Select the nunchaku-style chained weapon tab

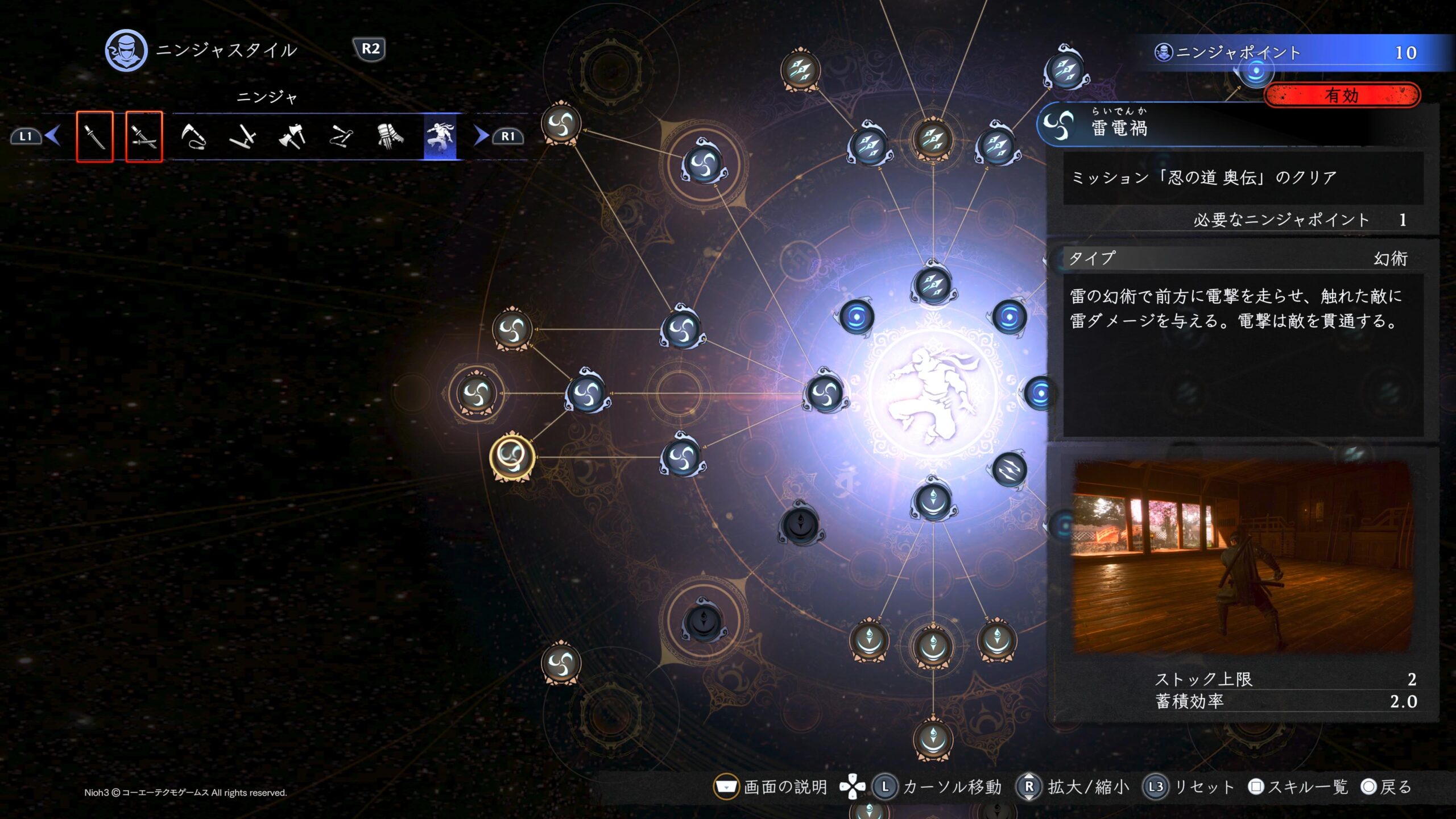[x=341, y=136]
